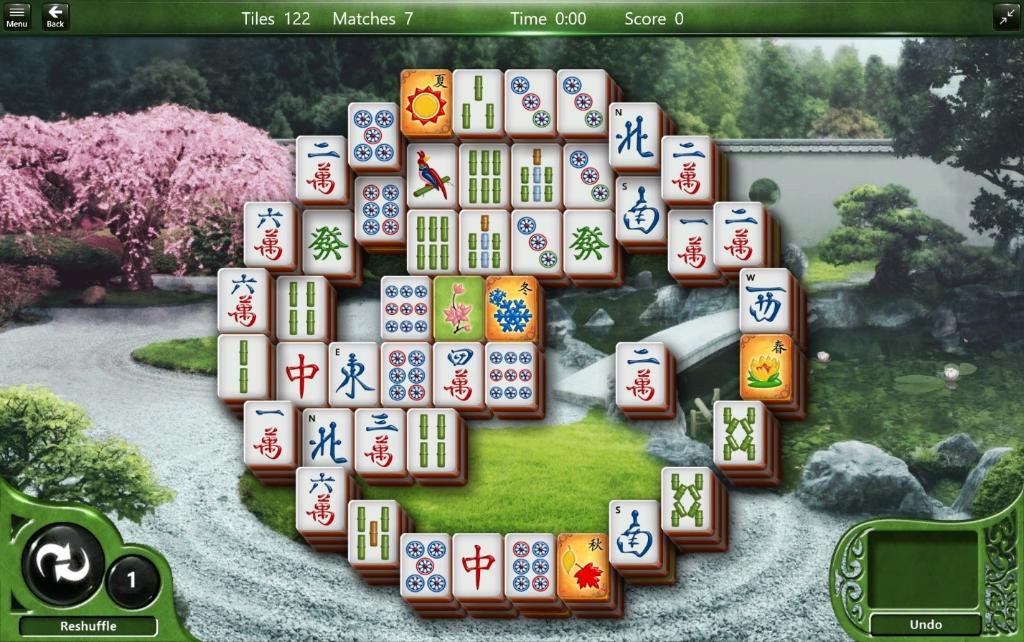
Task: Pick the bird bamboo tile
Action: [x=431, y=175]
